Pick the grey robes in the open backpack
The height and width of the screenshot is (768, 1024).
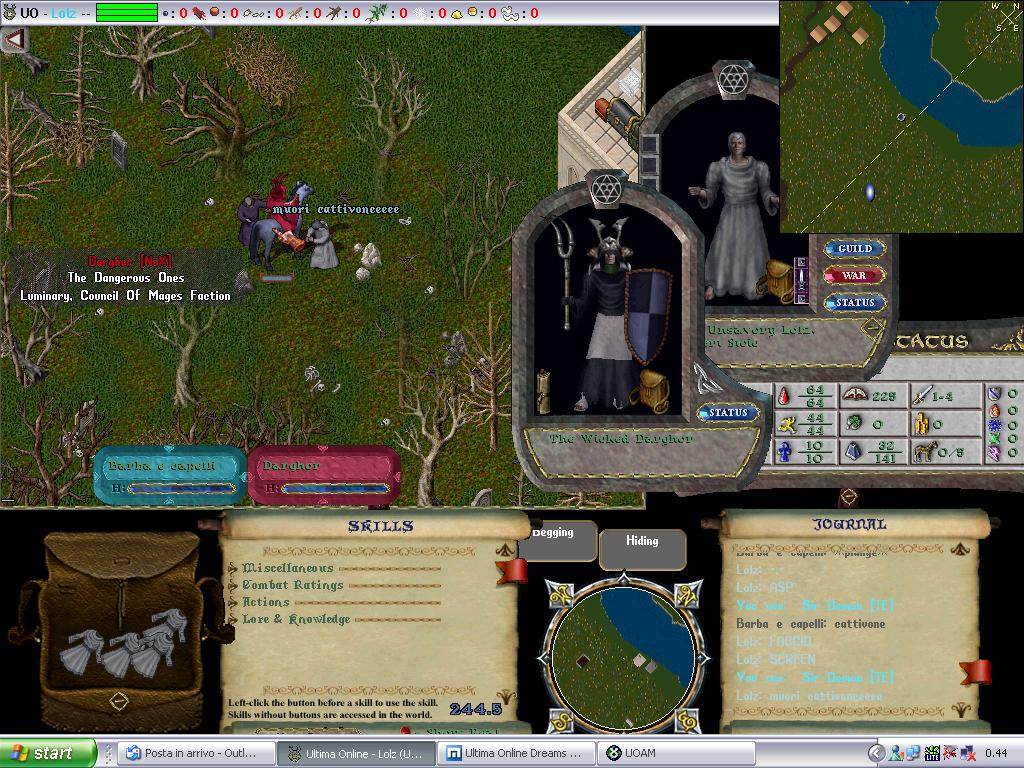click(118, 649)
